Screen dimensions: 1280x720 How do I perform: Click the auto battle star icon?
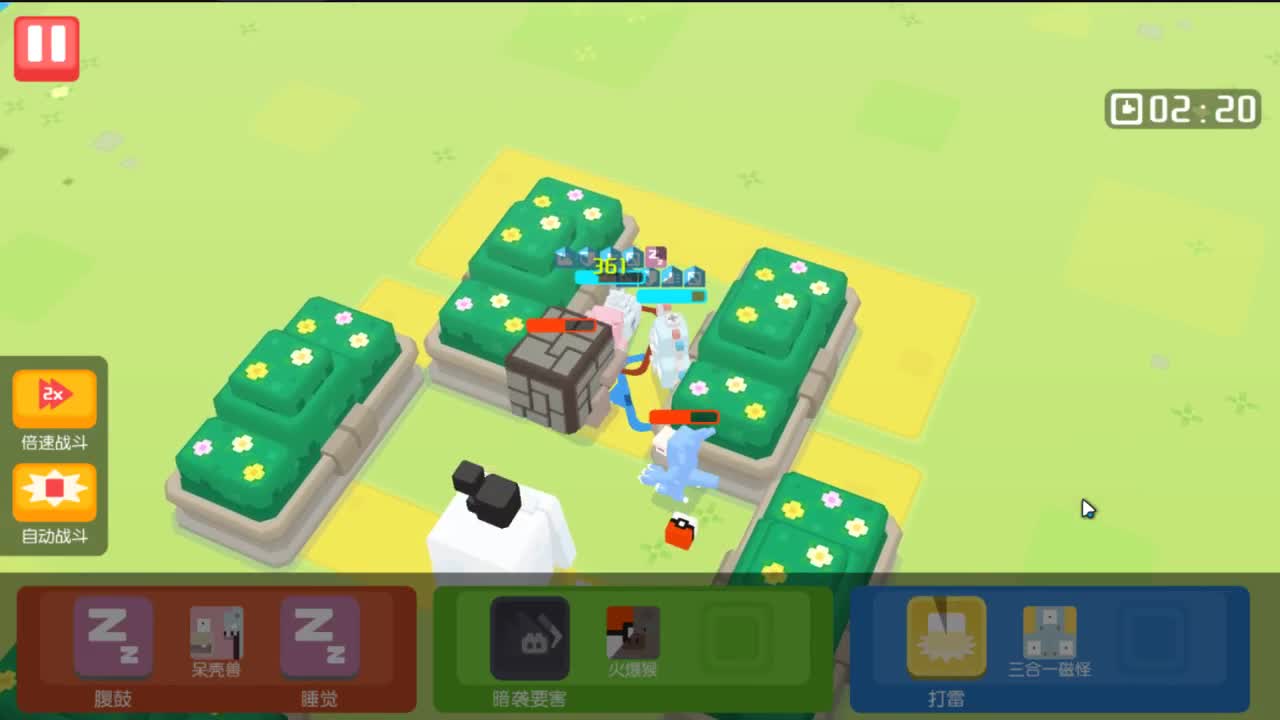(55, 490)
